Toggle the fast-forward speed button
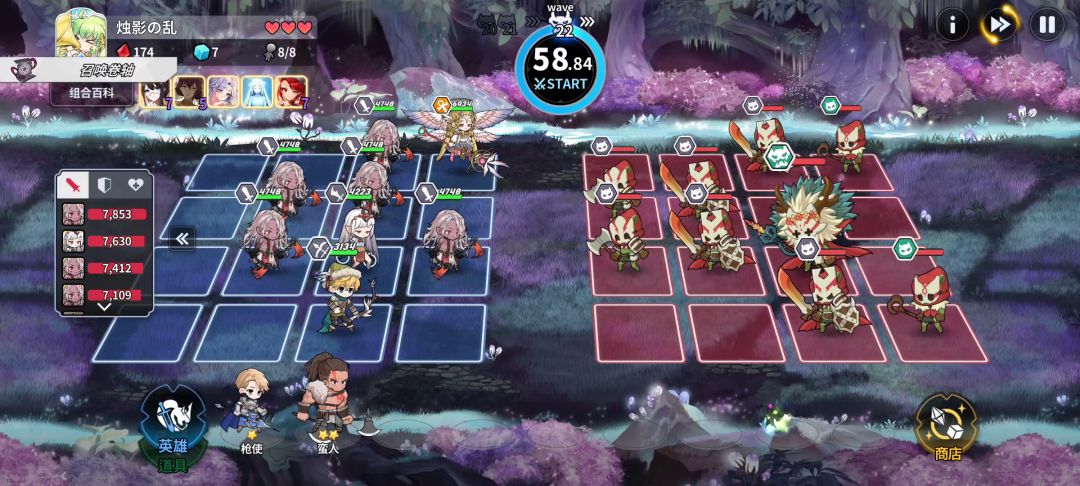This screenshot has width=1080, height=486. coord(998,24)
